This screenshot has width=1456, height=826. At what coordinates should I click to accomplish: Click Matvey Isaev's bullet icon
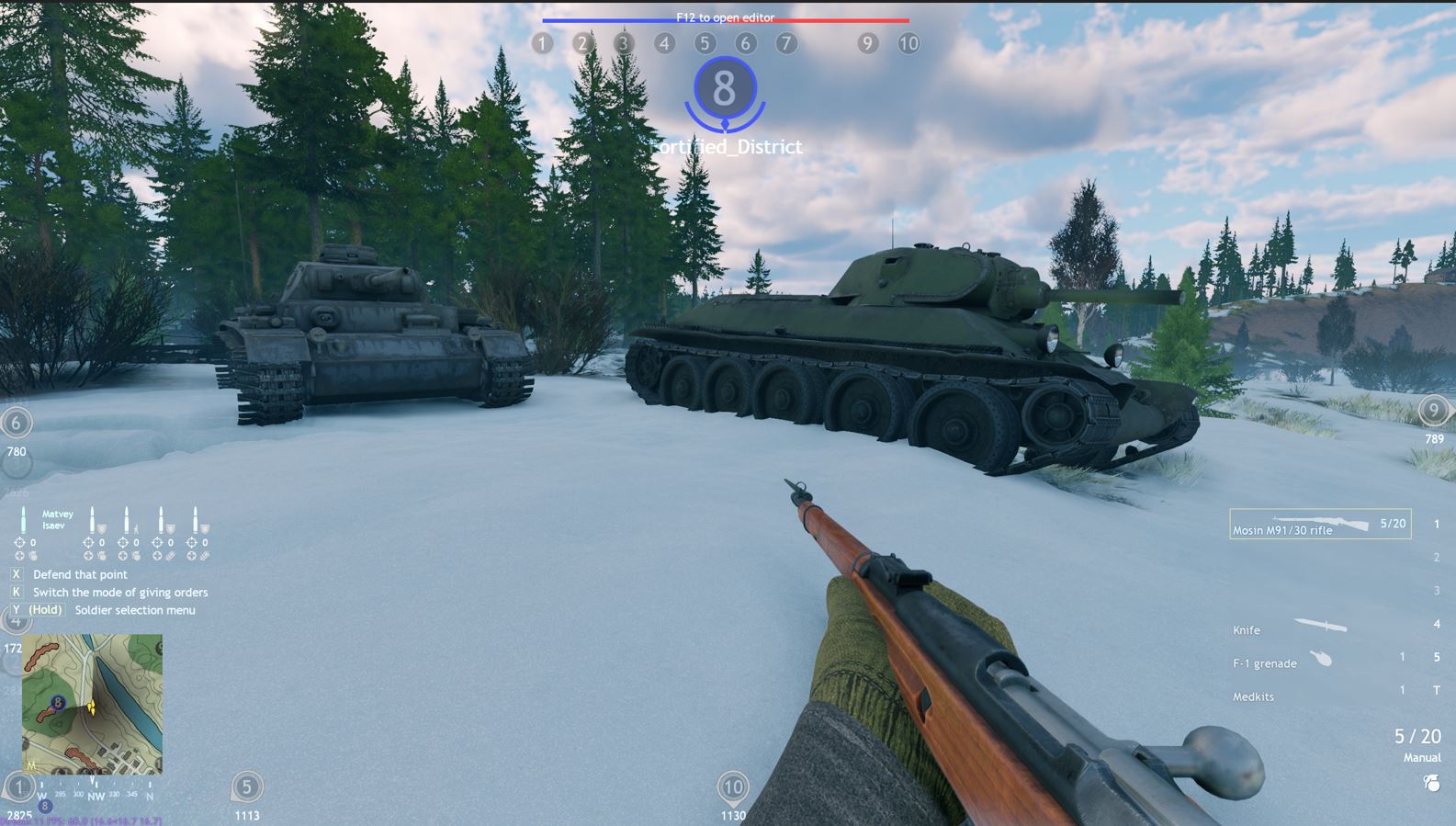click(23, 519)
